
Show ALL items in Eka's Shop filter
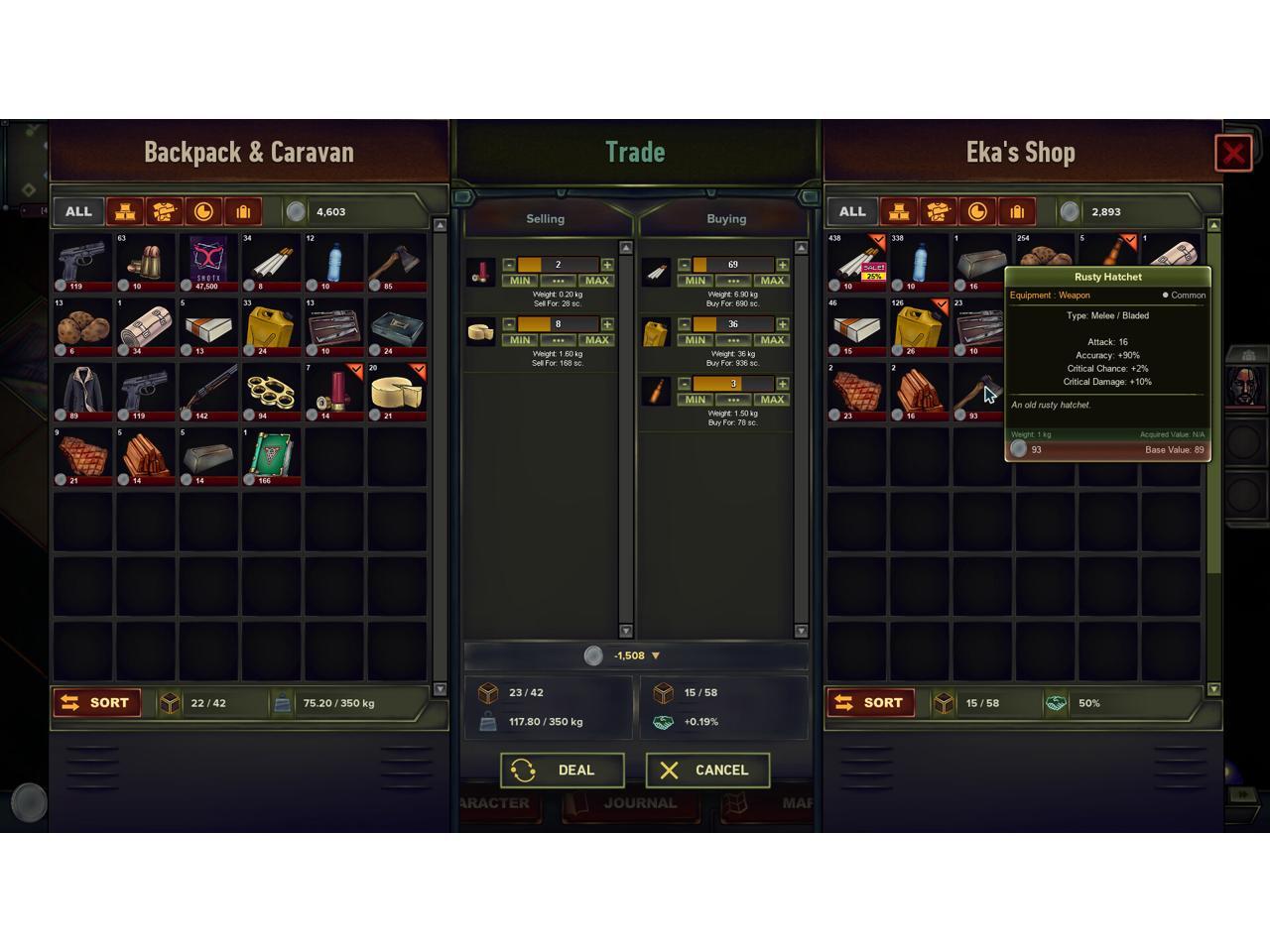click(x=852, y=211)
